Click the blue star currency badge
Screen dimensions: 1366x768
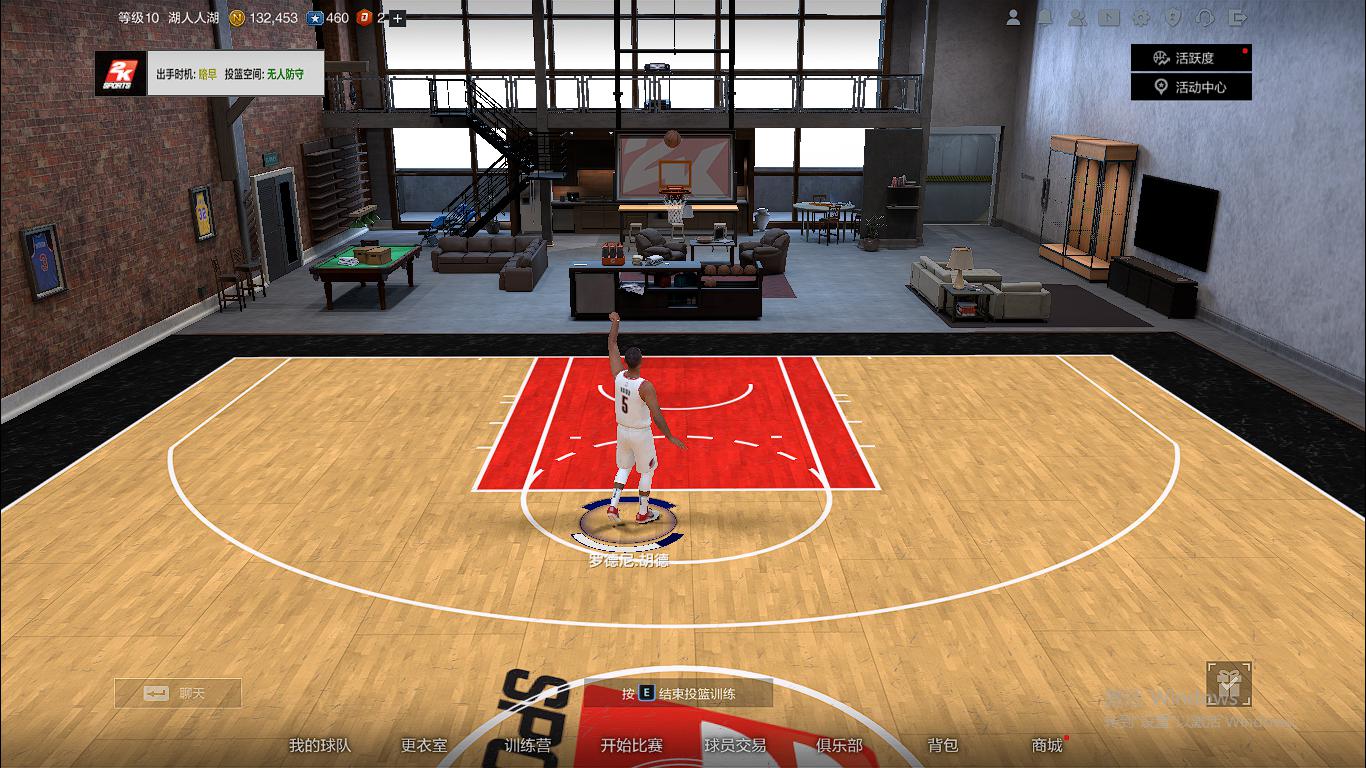315,17
